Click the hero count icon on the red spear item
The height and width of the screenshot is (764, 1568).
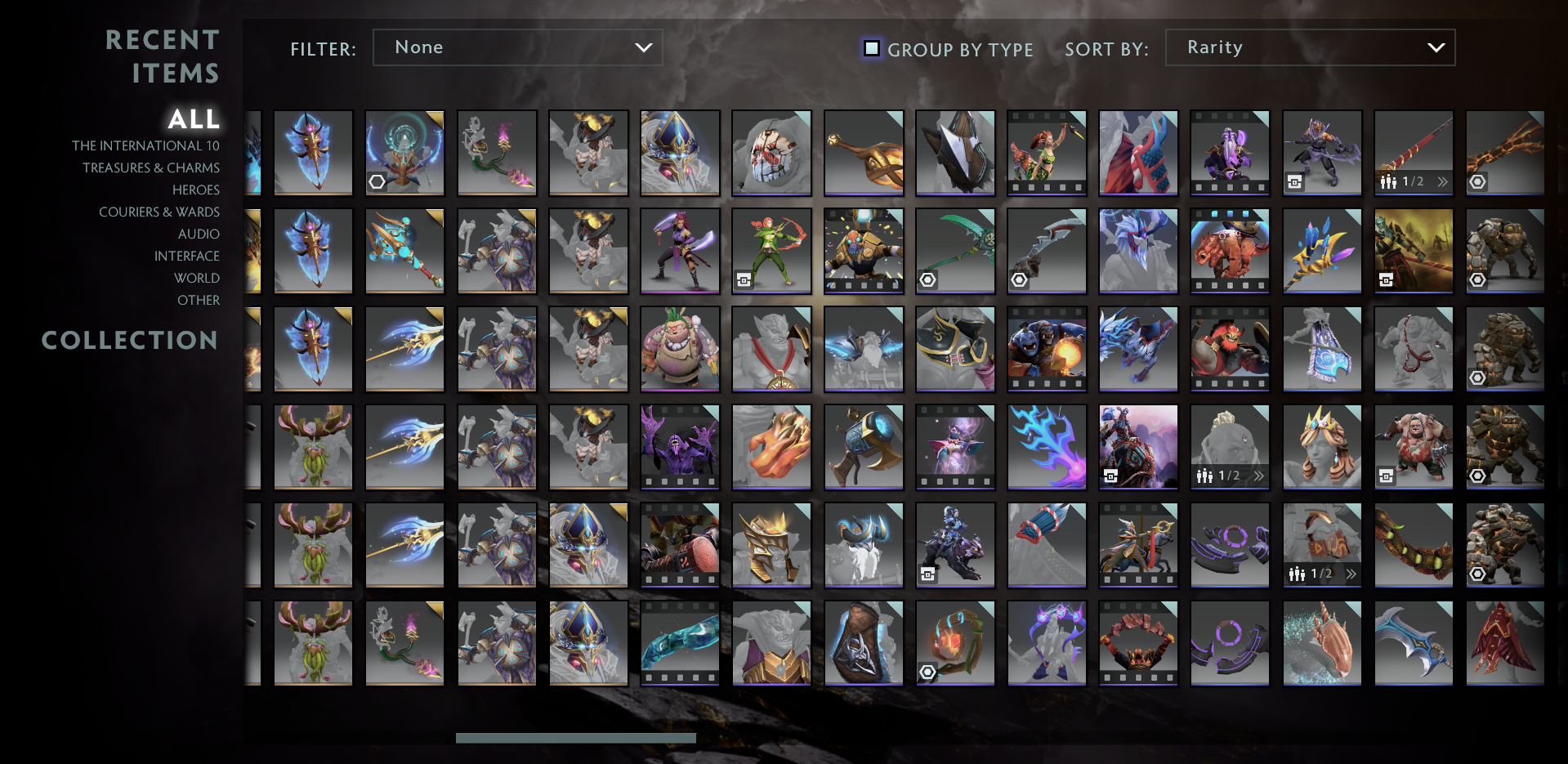[1387, 180]
